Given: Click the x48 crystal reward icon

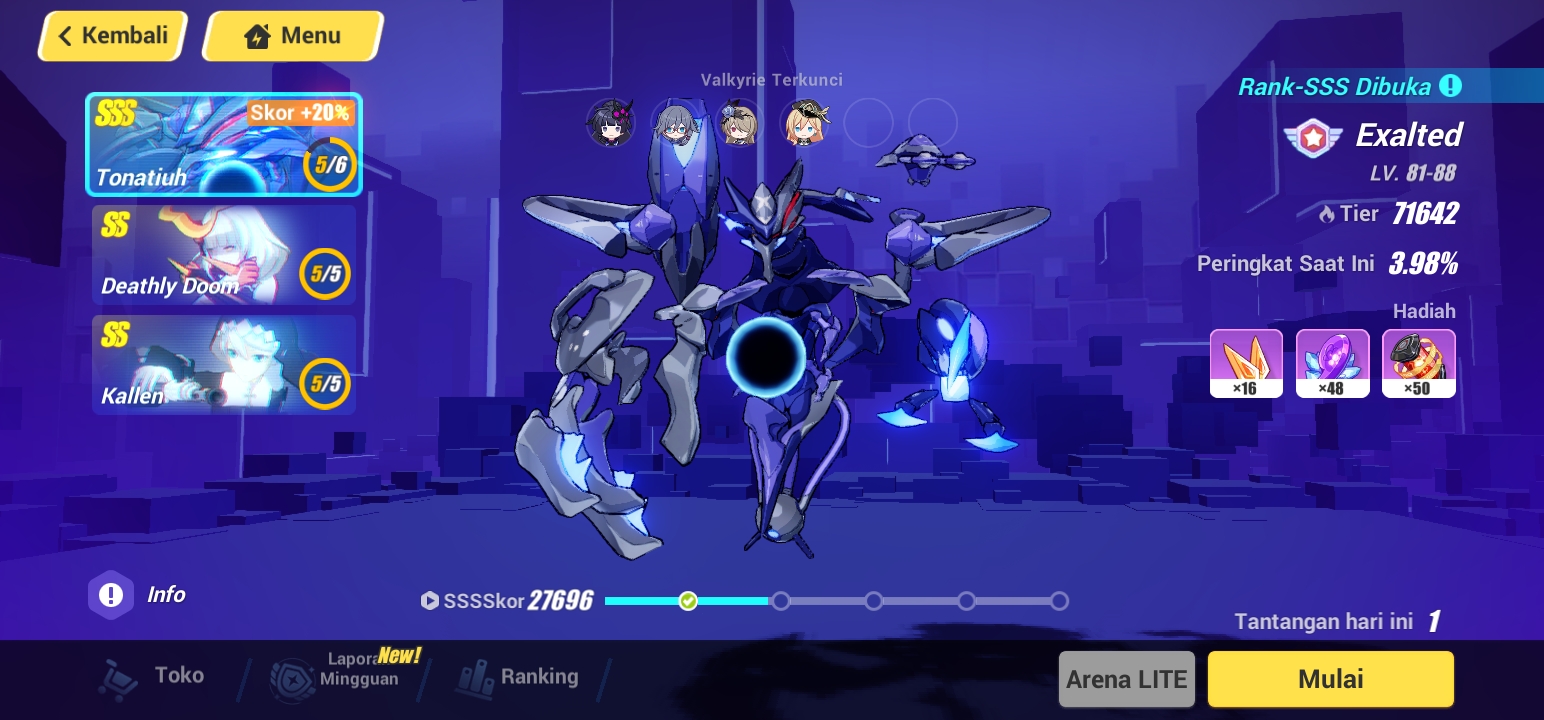Looking at the screenshot, I should 1333,362.
